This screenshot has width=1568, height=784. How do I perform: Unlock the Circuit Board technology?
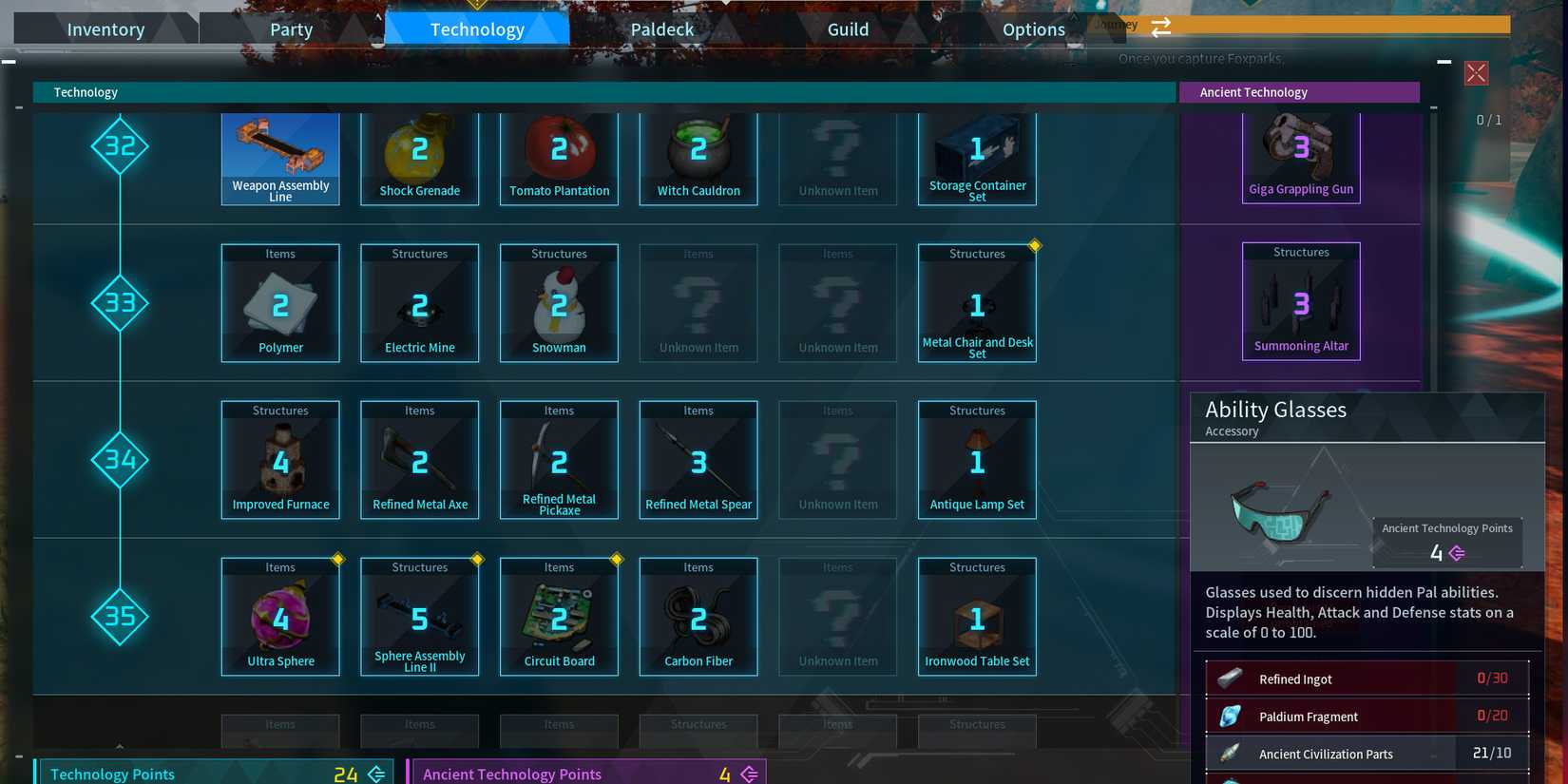[559, 618]
